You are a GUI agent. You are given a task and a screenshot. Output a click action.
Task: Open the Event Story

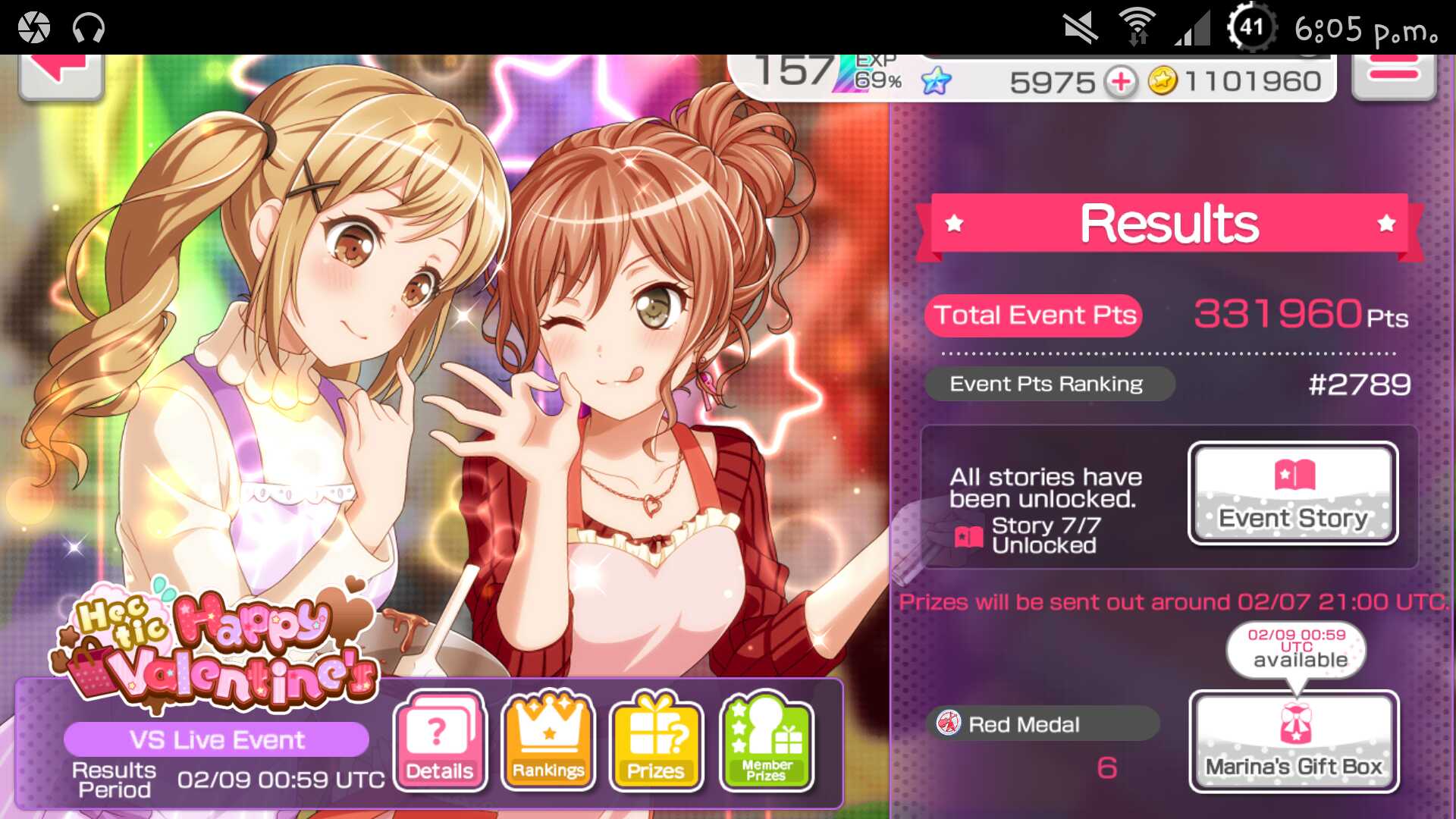pyautogui.click(x=1293, y=493)
